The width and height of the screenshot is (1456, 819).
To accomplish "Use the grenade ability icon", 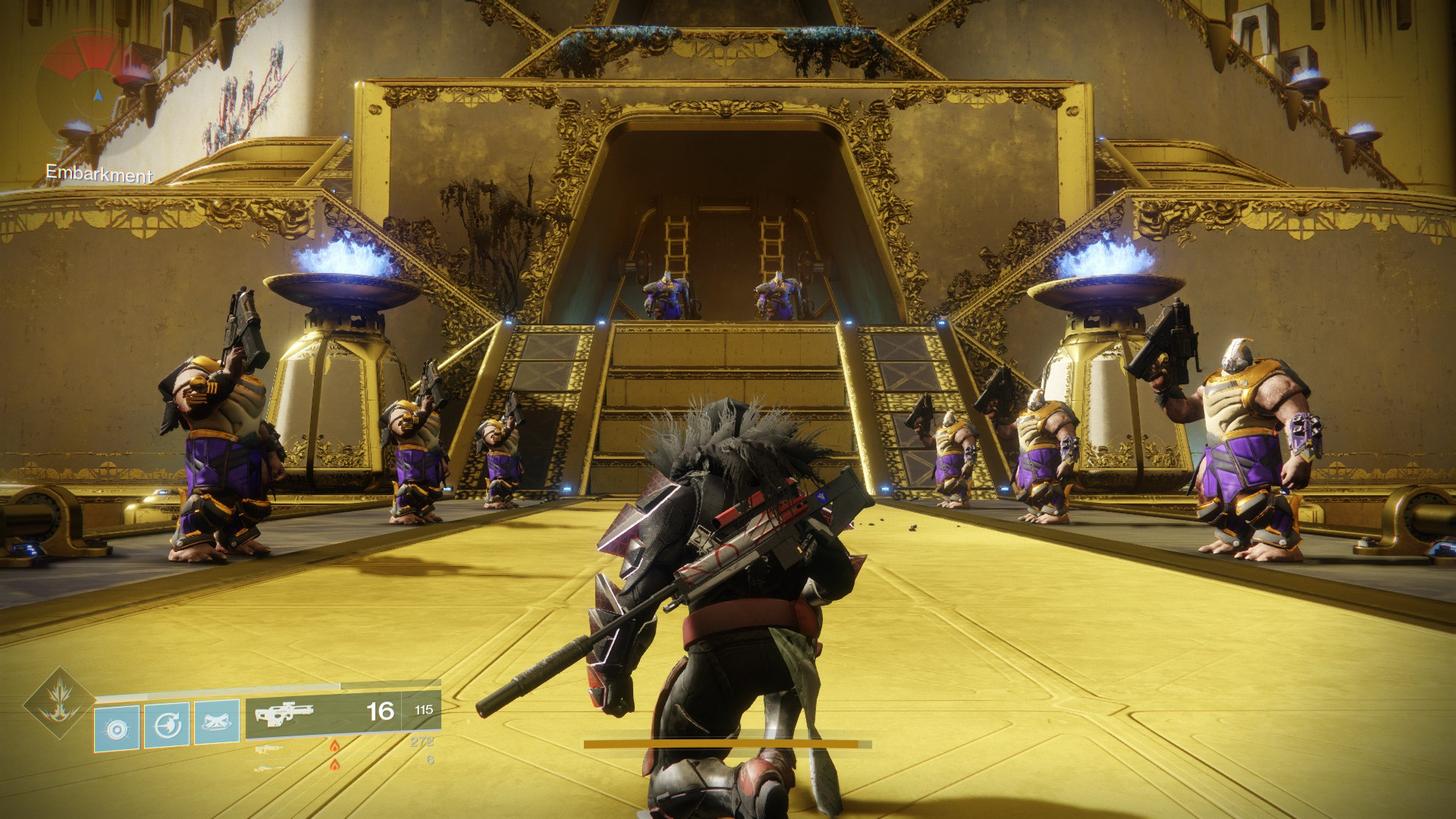I will [x=116, y=727].
